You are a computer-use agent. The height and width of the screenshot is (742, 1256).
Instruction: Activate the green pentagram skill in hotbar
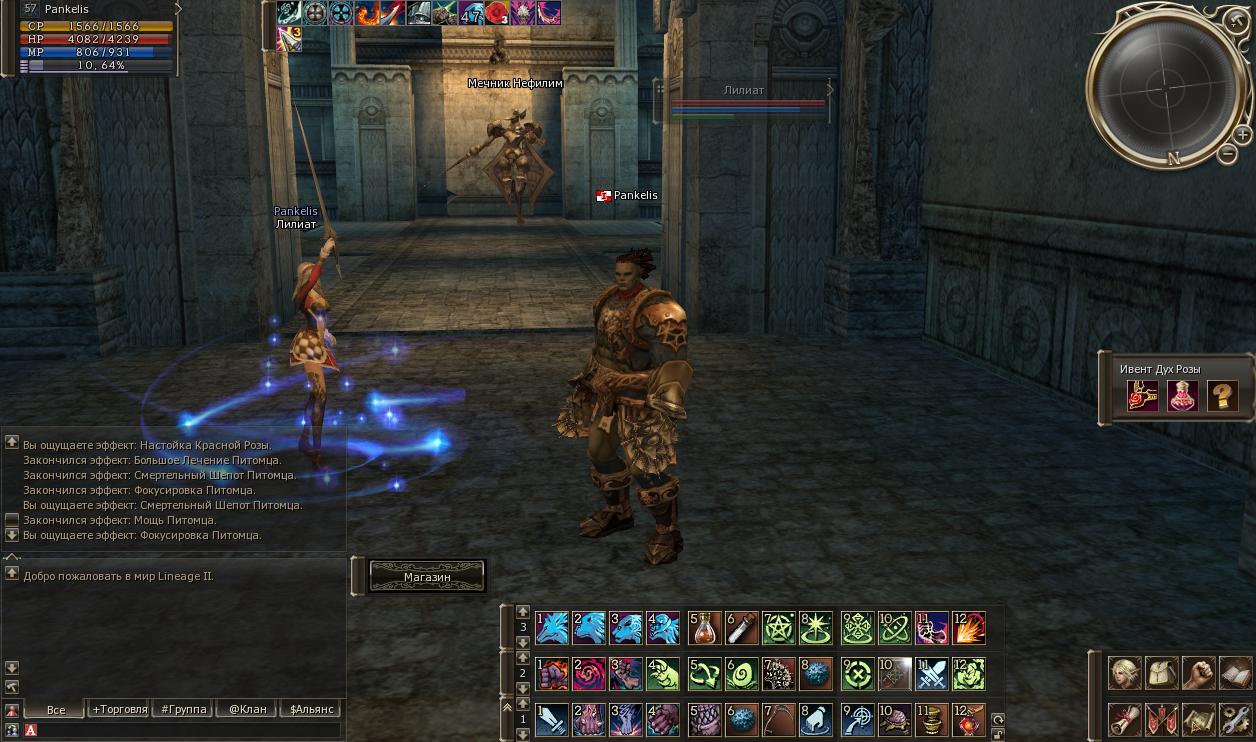(779, 628)
